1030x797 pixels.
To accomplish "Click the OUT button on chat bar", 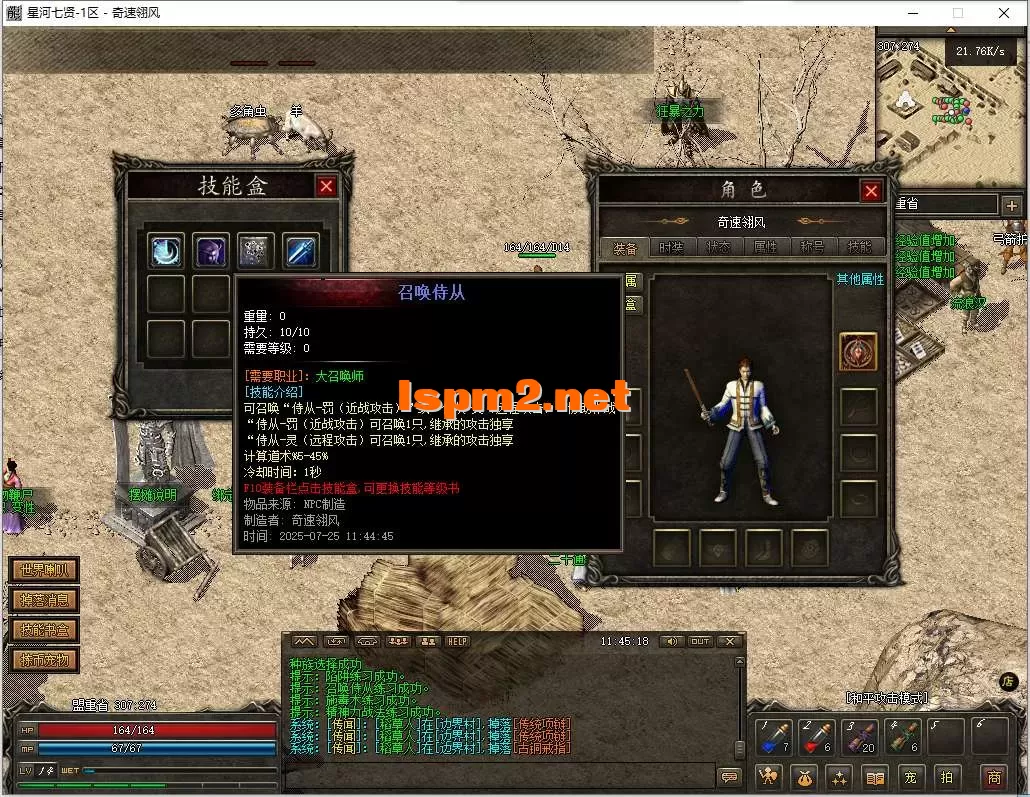I will coord(700,641).
